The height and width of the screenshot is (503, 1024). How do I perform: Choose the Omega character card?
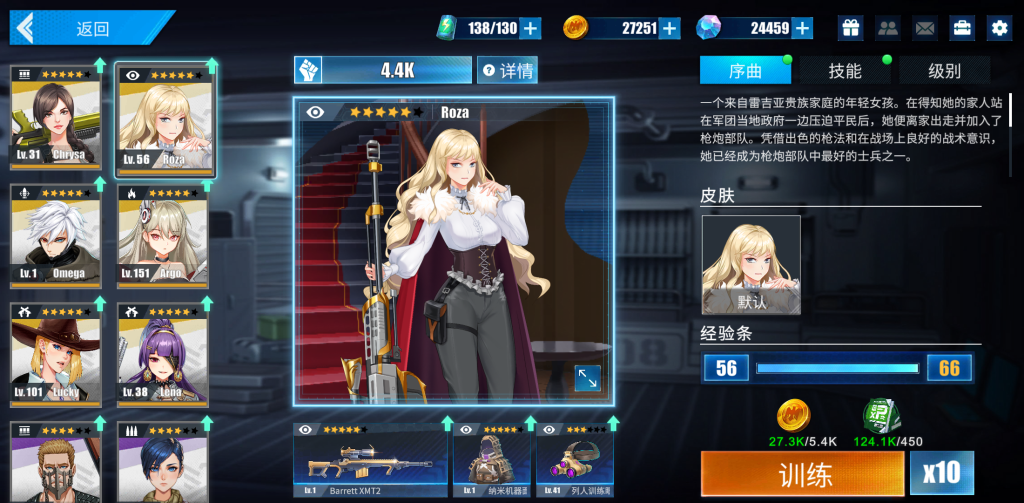point(56,233)
